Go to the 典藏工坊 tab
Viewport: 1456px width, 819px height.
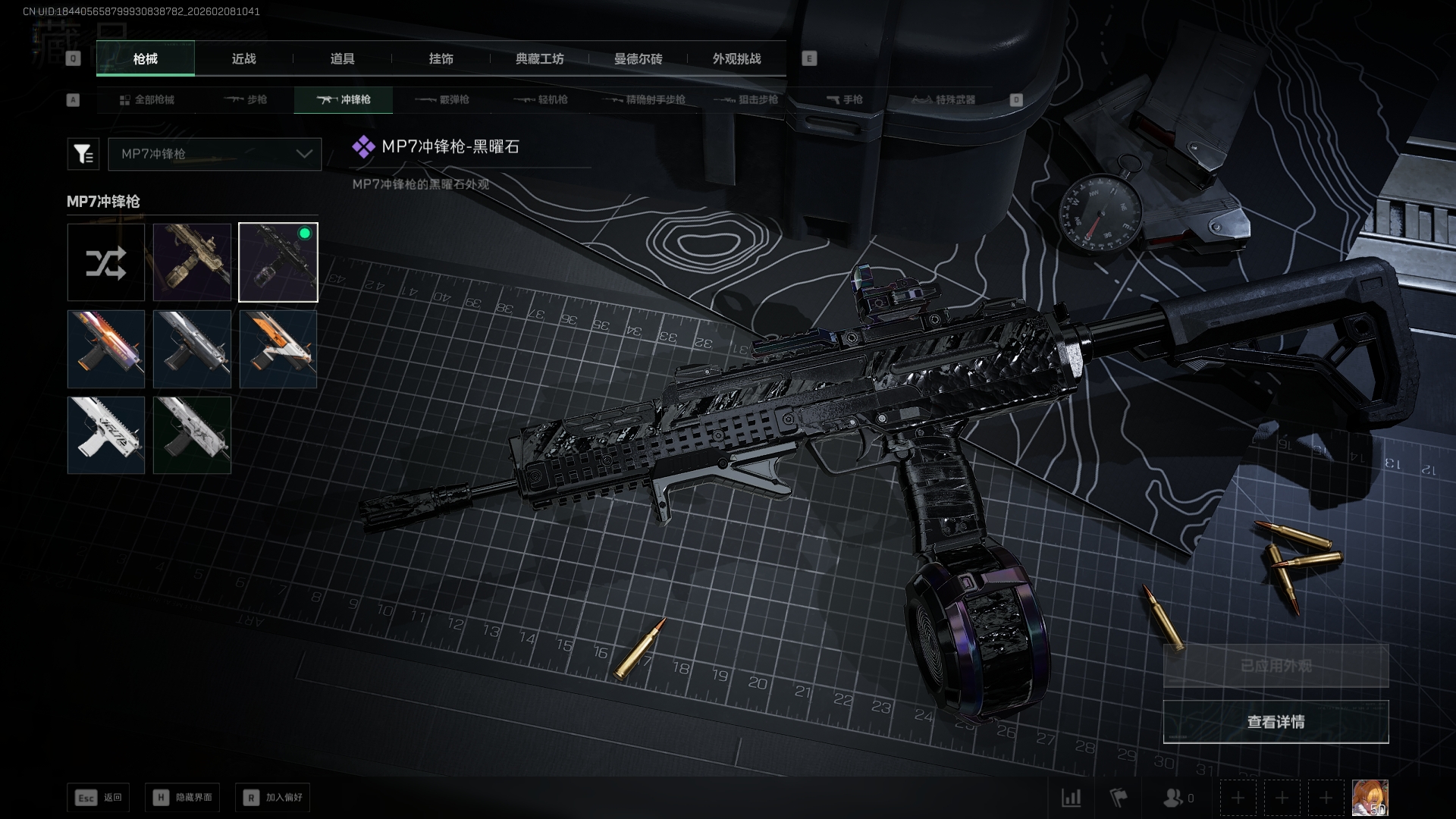(539, 59)
